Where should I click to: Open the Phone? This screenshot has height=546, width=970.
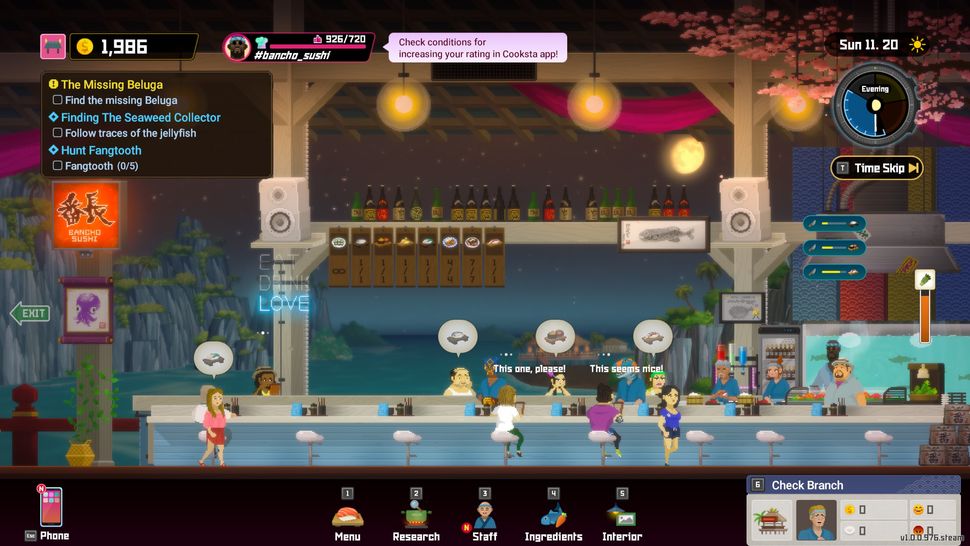coord(50,508)
